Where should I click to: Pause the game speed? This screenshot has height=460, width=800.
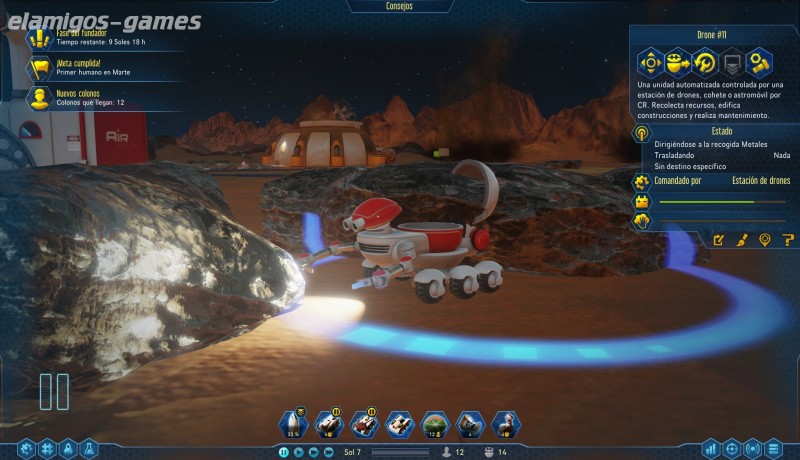(x=284, y=452)
